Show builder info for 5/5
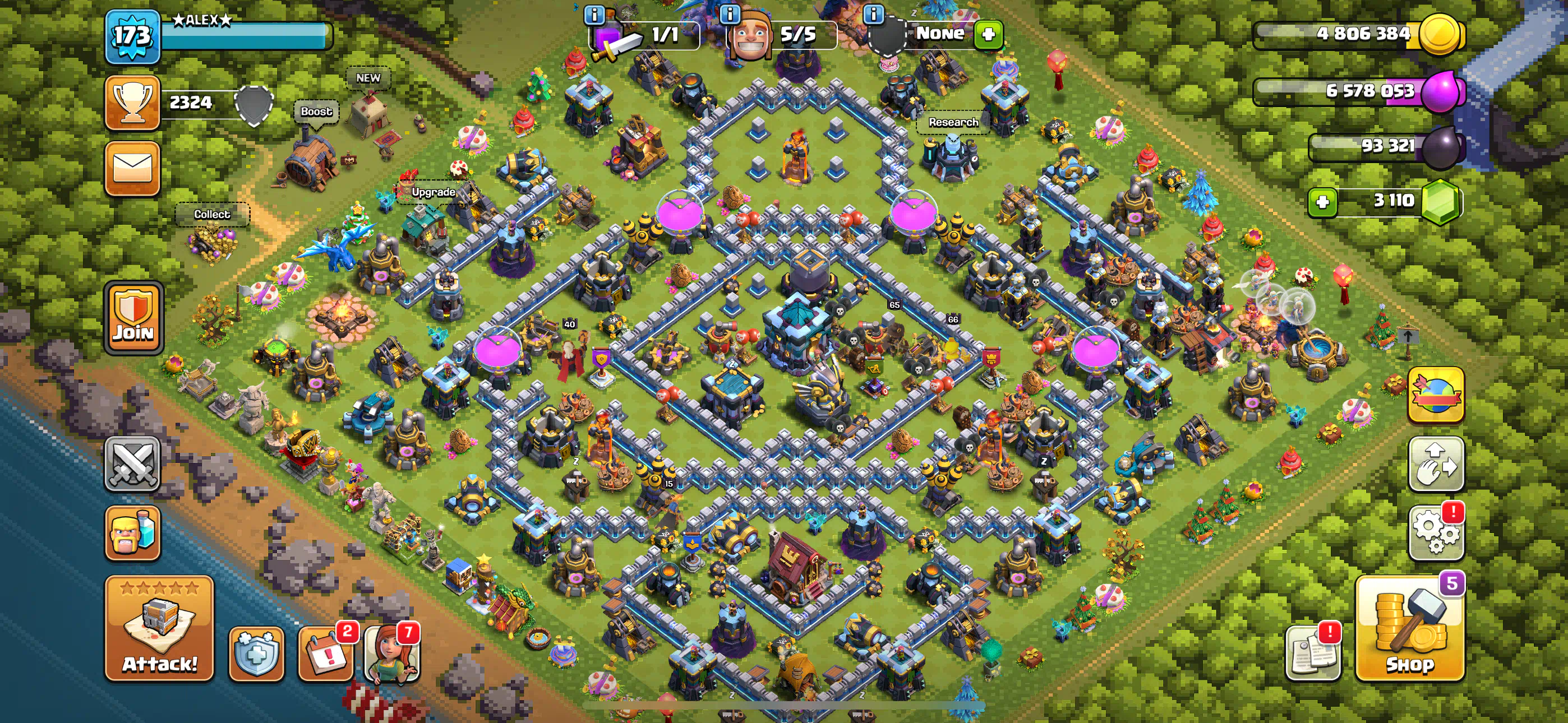Screen dimensions: 1568x723 tap(730, 13)
